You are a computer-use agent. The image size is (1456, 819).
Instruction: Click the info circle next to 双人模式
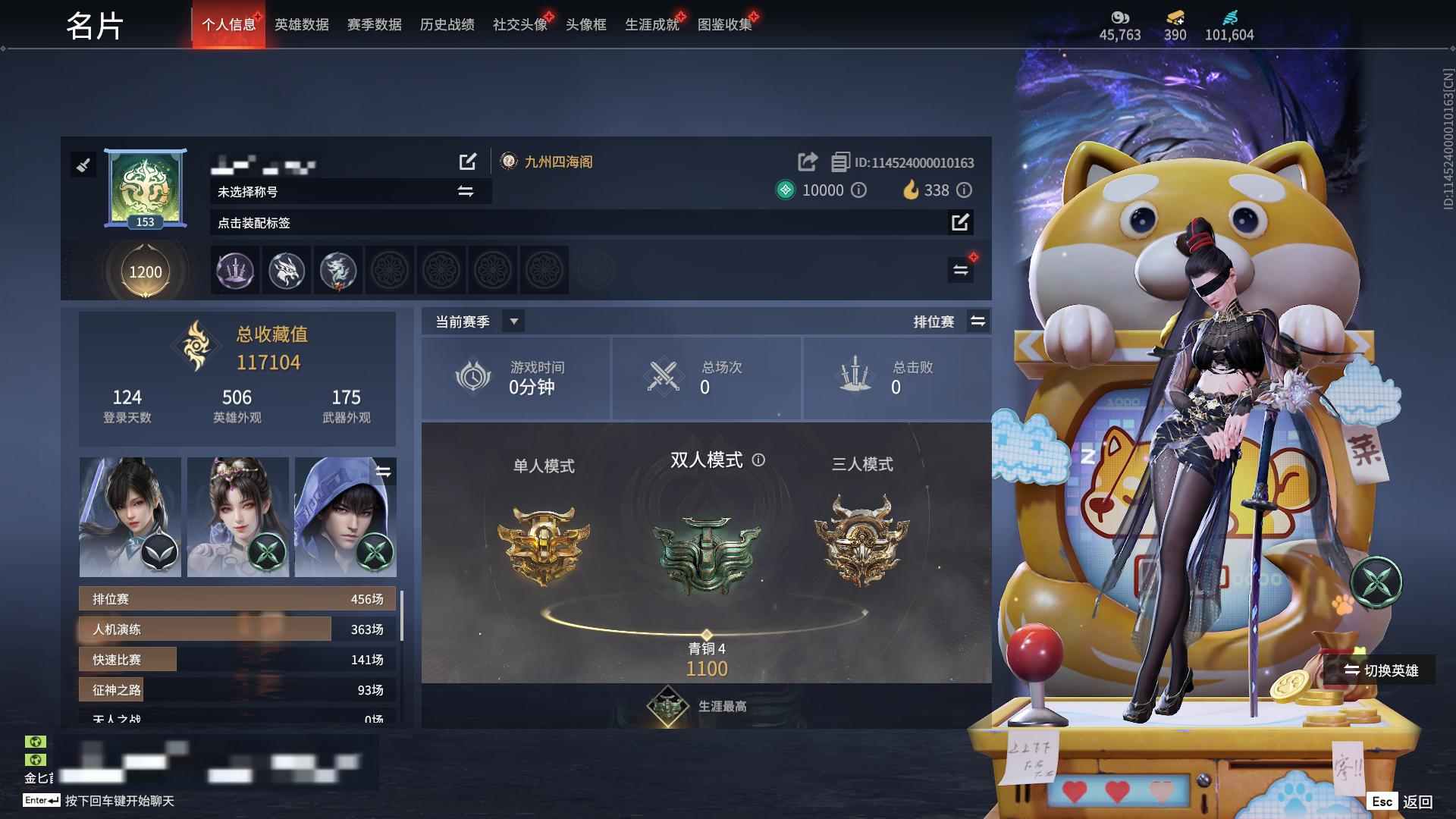point(759,460)
